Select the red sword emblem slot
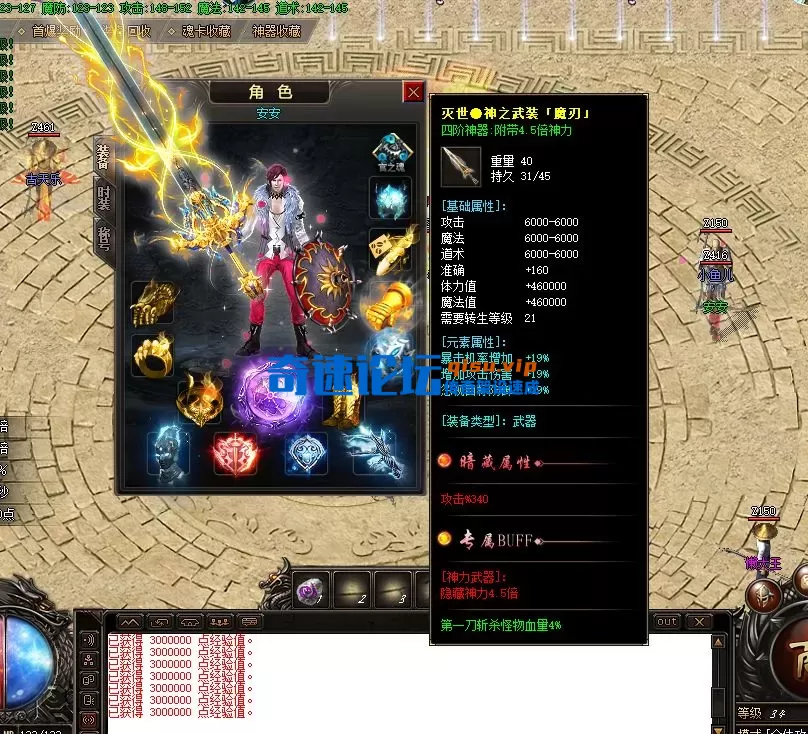This screenshot has width=808, height=734. 236,453
